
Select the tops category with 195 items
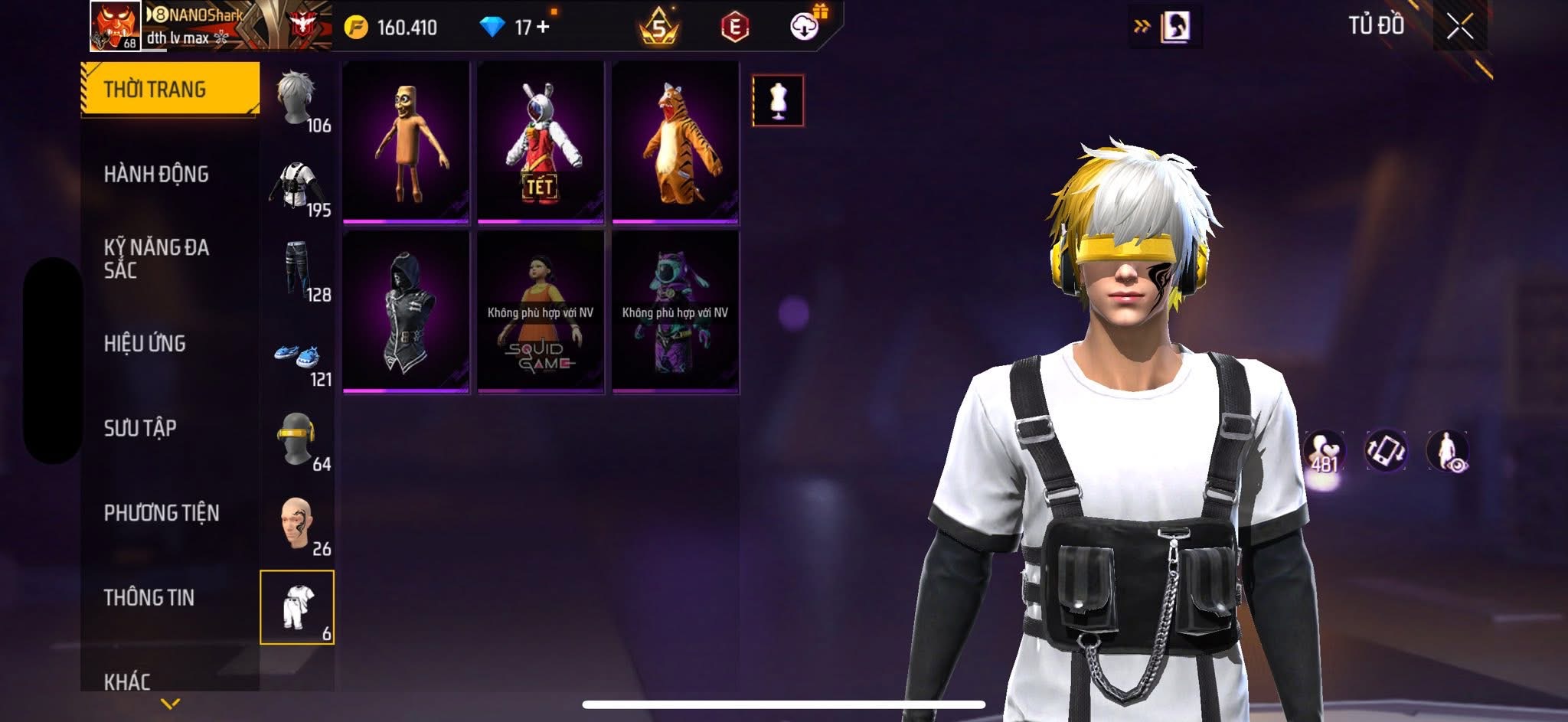(297, 185)
